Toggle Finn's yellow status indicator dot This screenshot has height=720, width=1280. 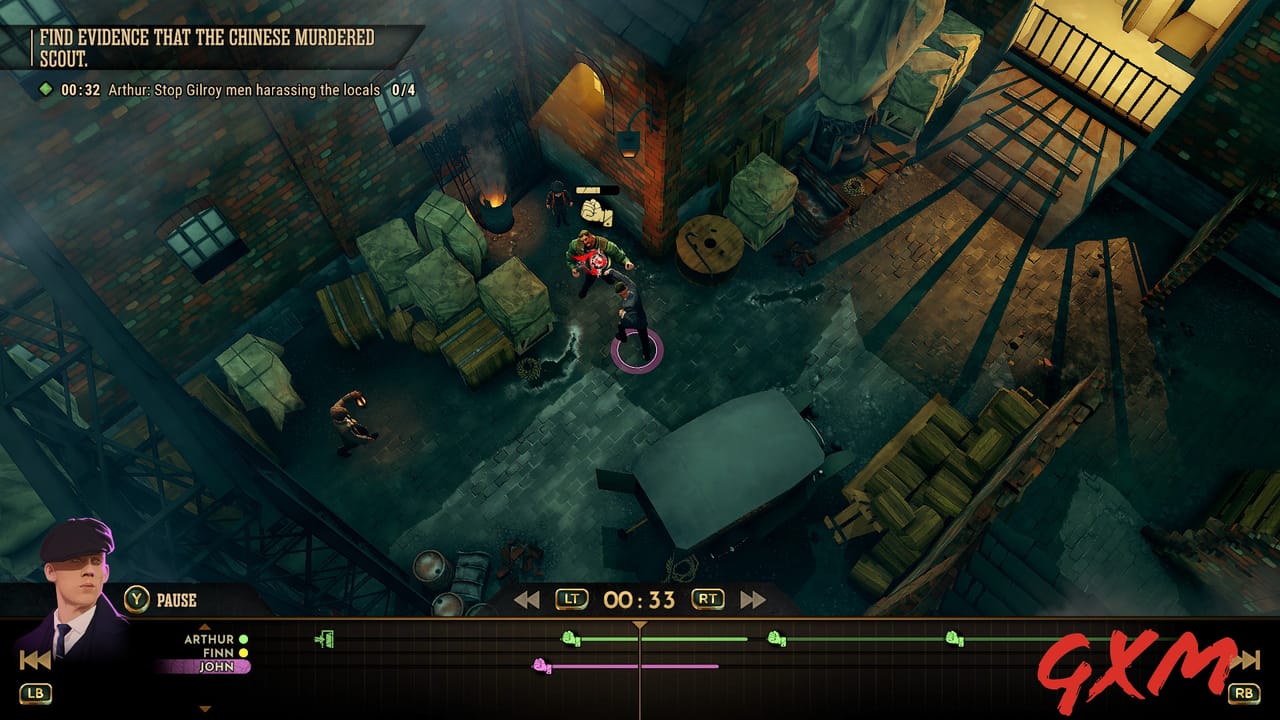point(242,652)
